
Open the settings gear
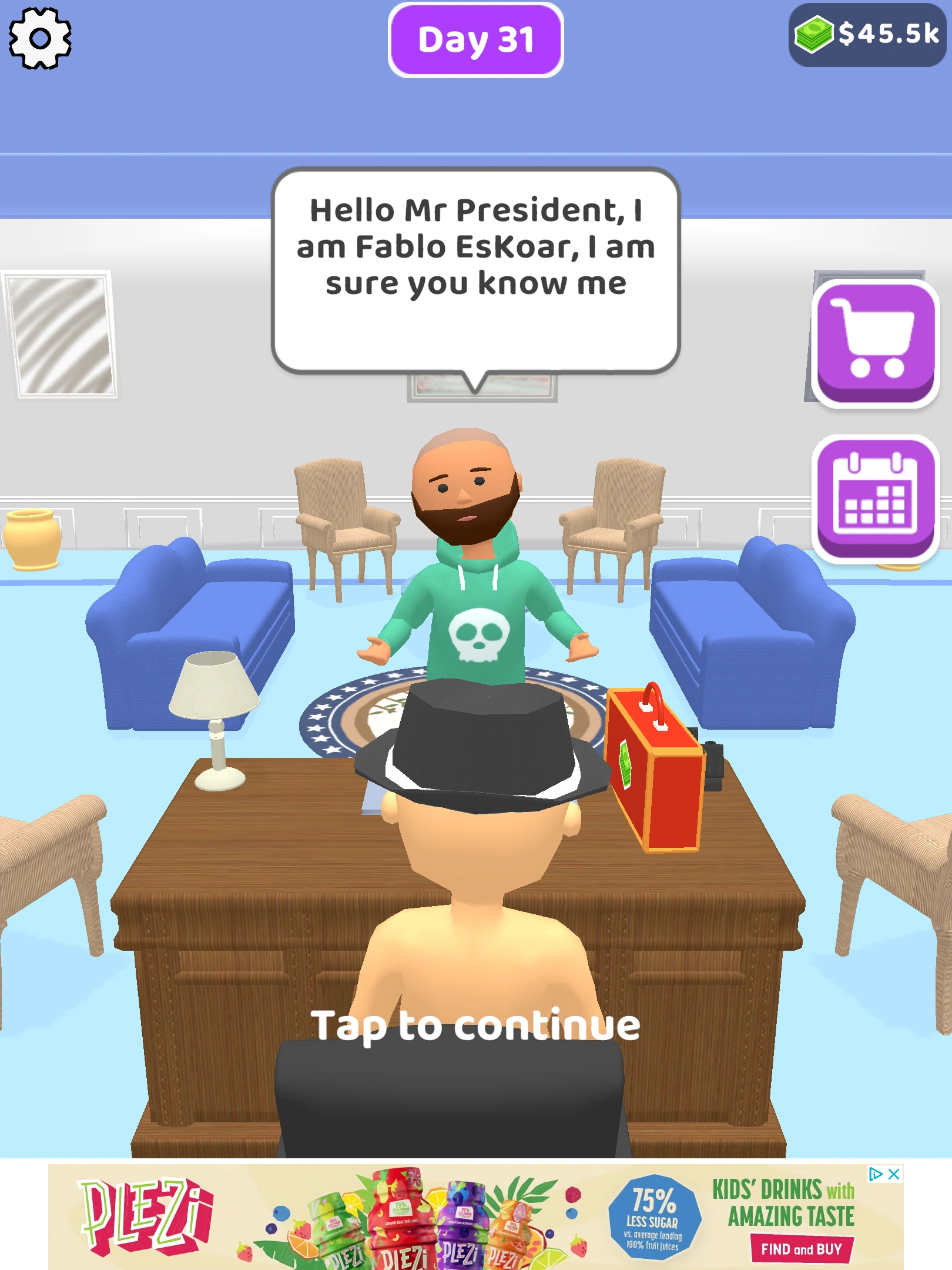39,39
